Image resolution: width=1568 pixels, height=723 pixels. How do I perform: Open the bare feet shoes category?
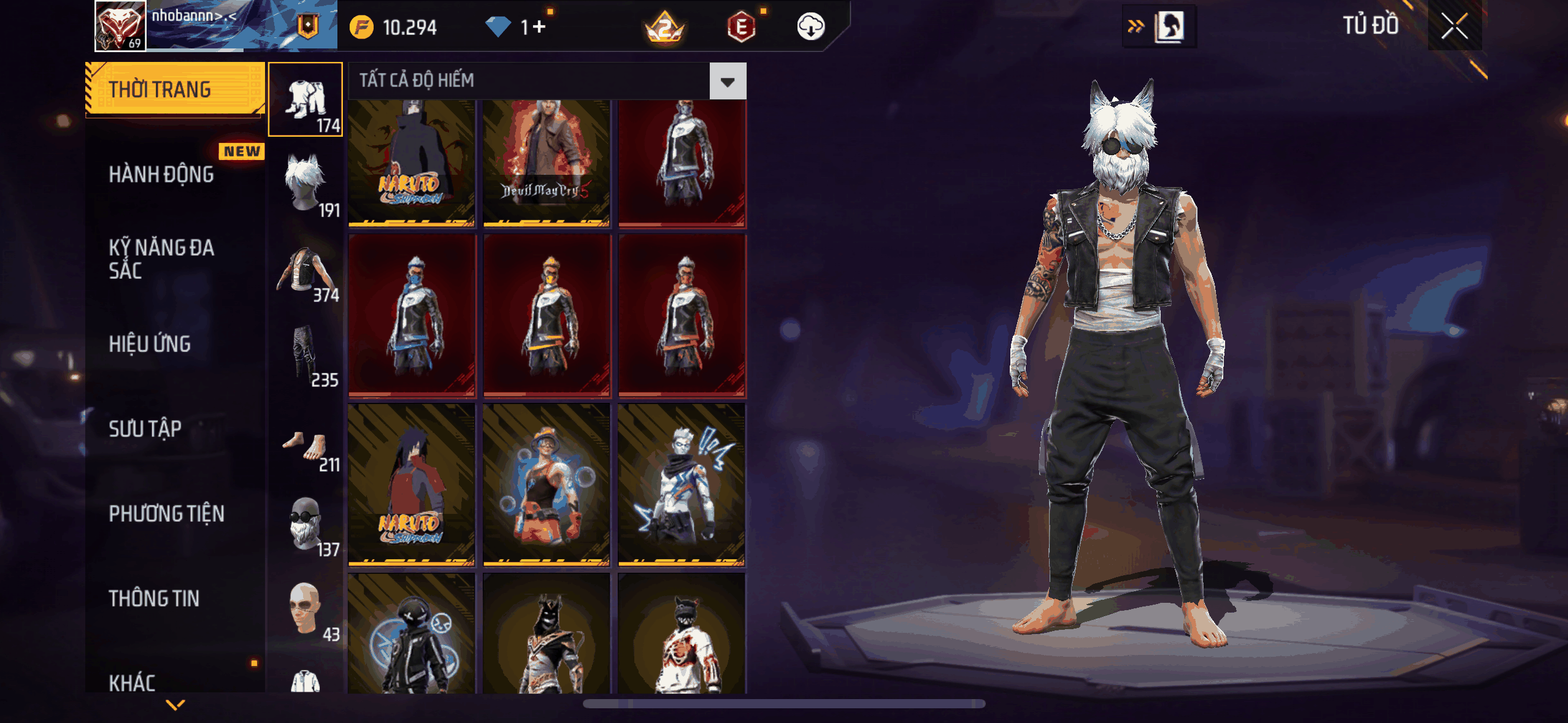pyautogui.click(x=306, y=448)
